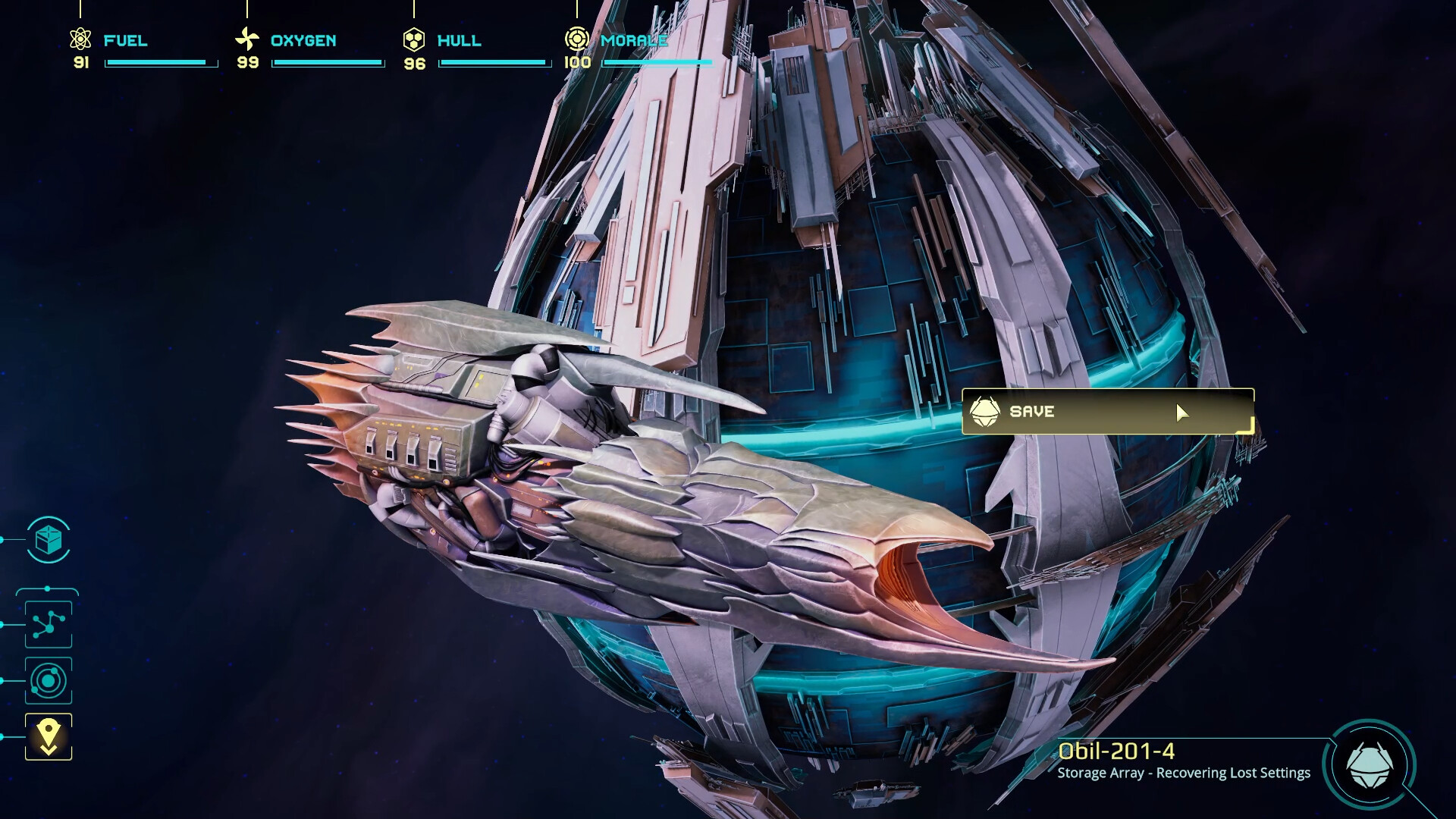Activate the landing pin at sidebar bottom
The image size is (1456, 819).
click(48, 736)
